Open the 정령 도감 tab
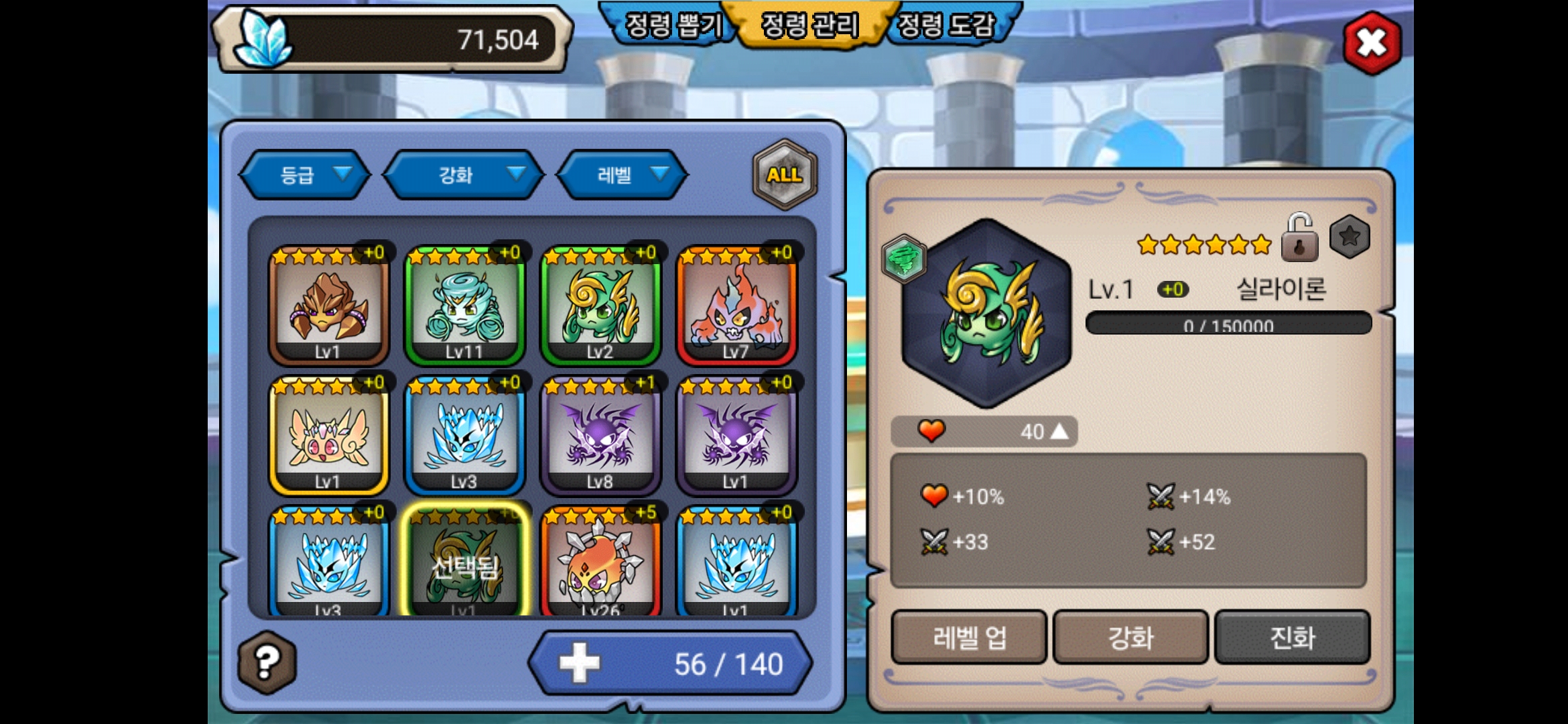This screenshot has width=1568, height=724. [x=946, y=25]
